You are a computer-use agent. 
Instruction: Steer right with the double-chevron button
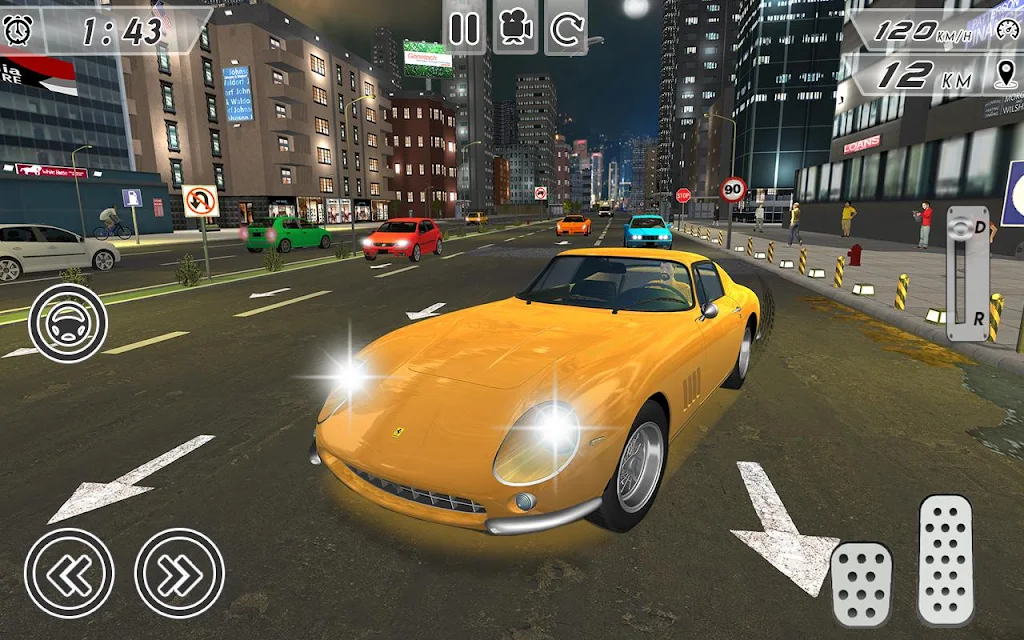pos(179,573)
